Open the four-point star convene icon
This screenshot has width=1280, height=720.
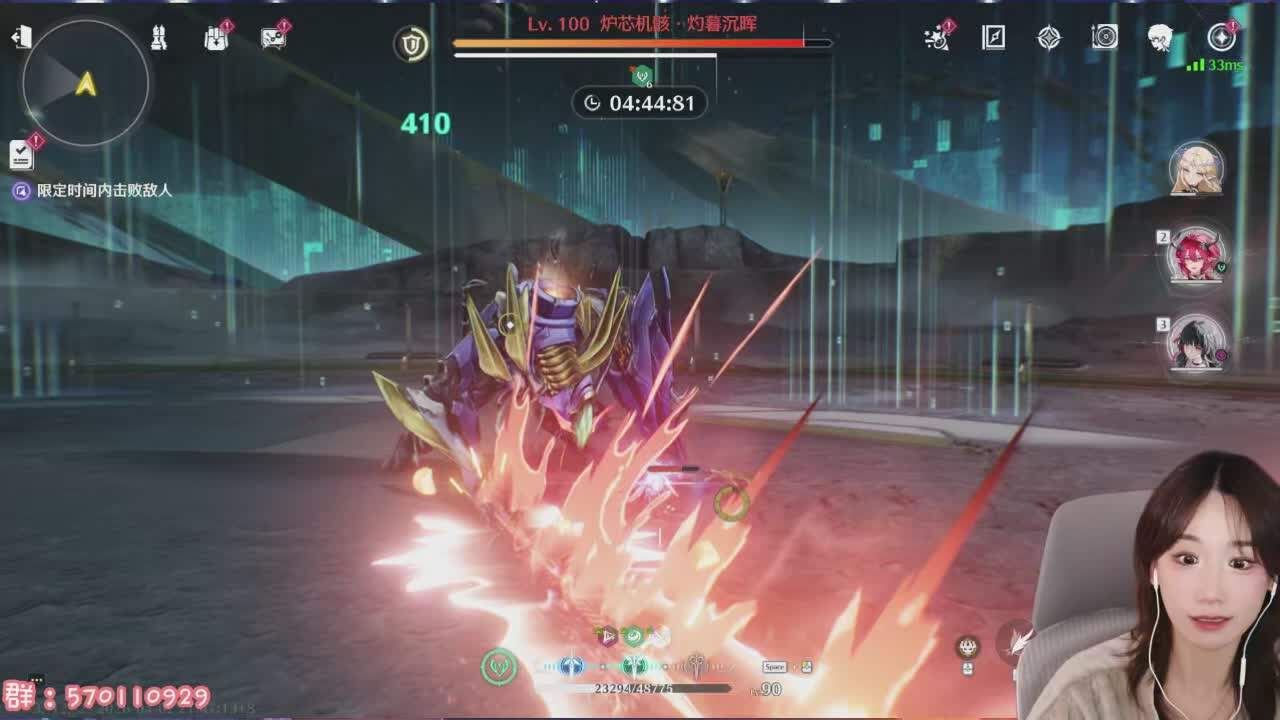(x=1049, y=38)
